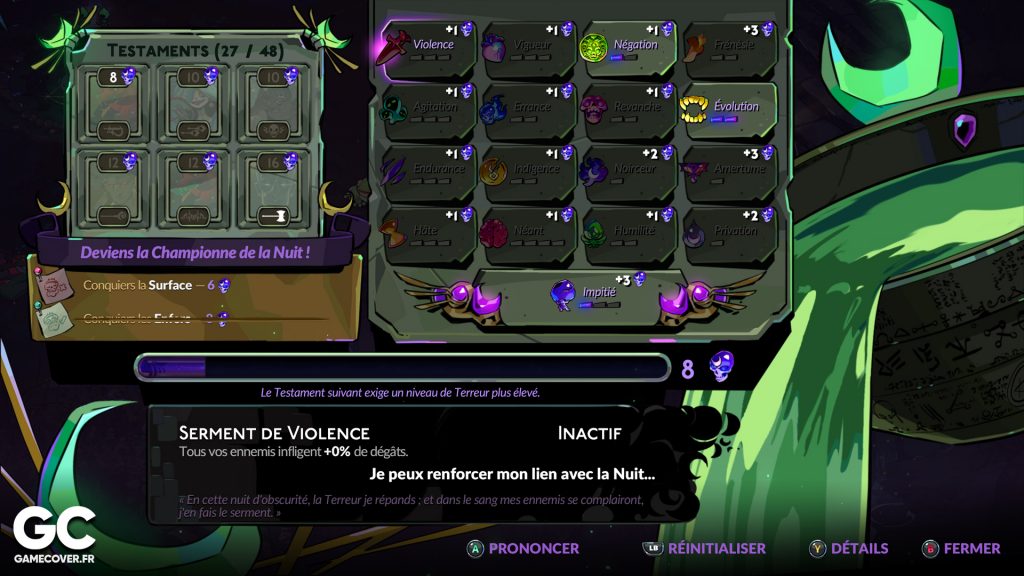
Task: Select the Noirceur vow
Action: (628, 172)
